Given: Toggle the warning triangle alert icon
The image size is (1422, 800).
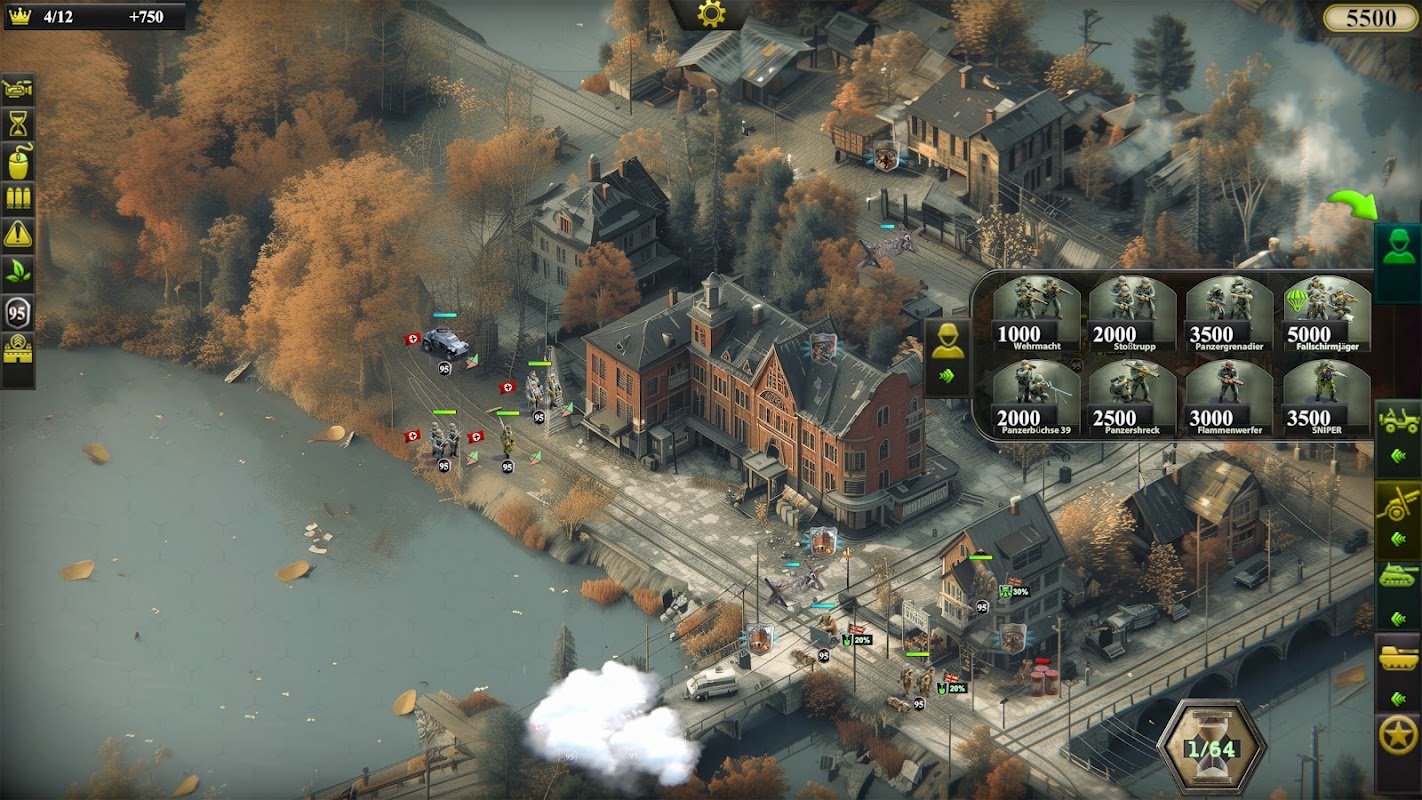Looking at the screenshot, I should coord(18,234).
